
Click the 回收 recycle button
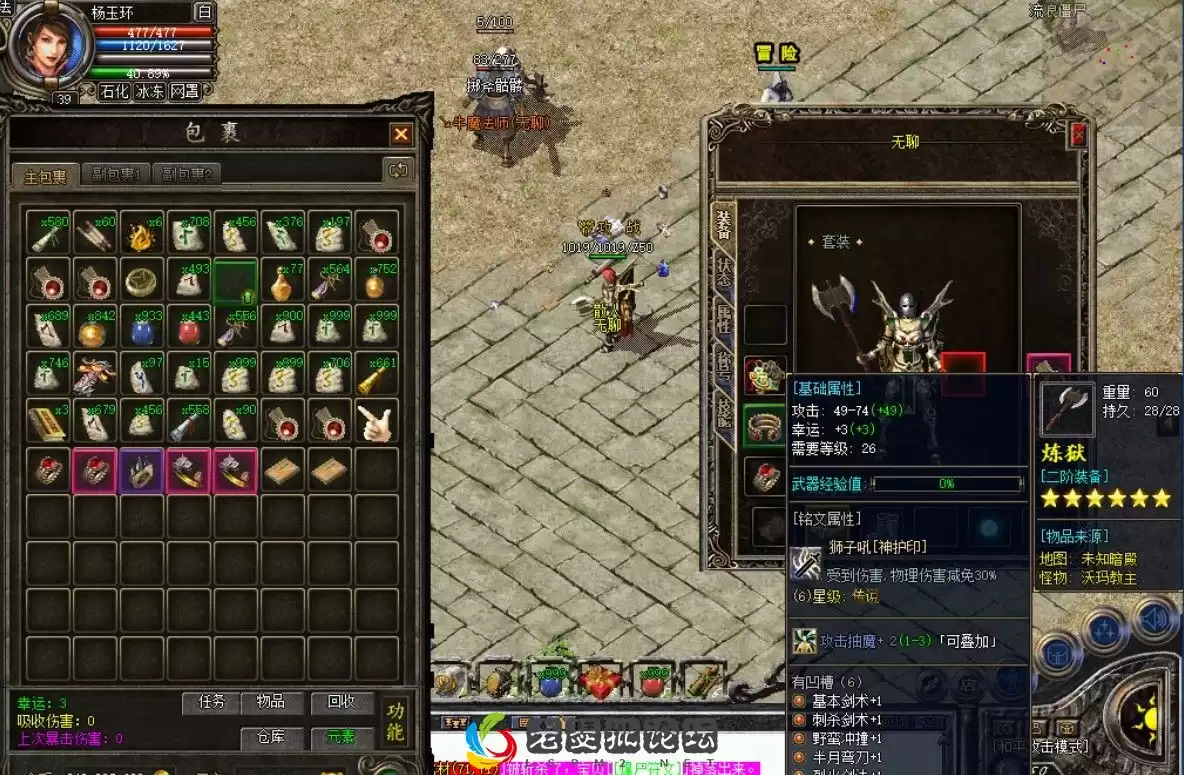coord(342,702)
